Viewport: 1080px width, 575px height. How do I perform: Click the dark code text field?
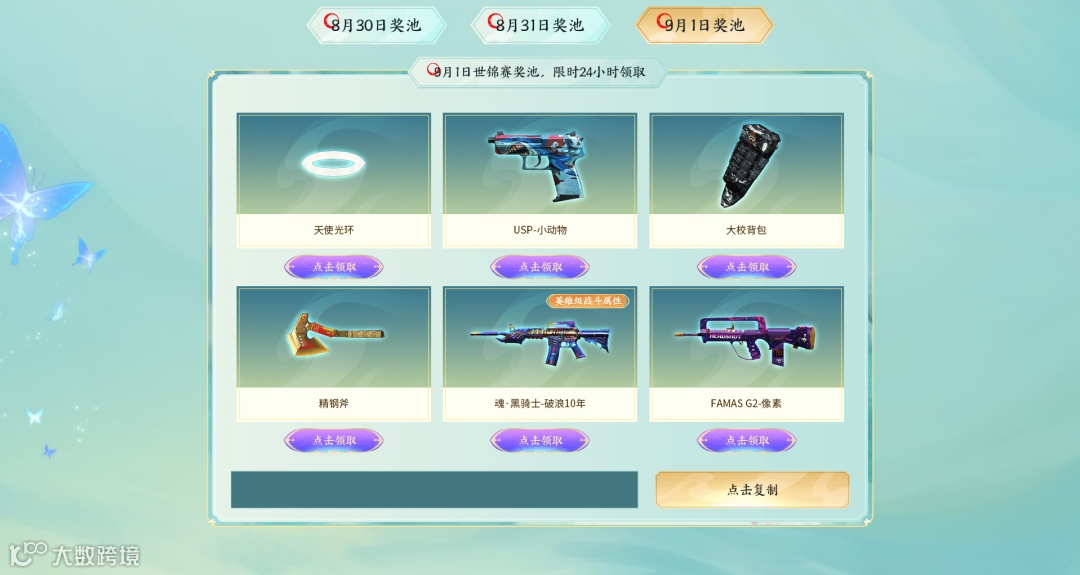[434, 490]
